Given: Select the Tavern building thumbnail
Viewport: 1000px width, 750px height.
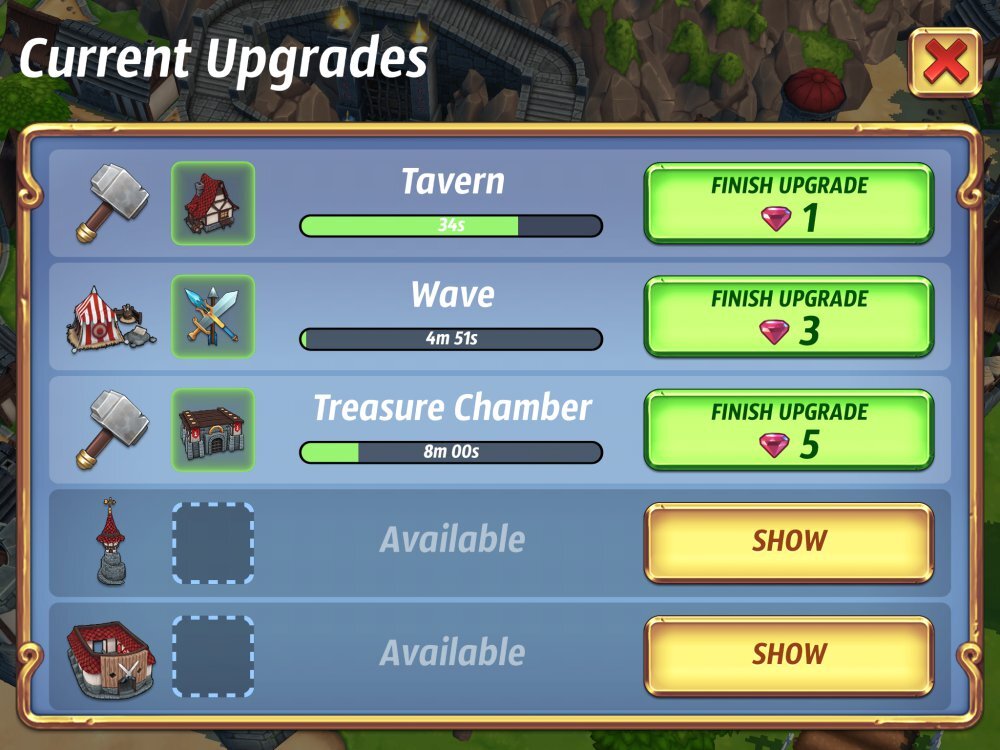Looking at the screenshot, I should point(213,204).
